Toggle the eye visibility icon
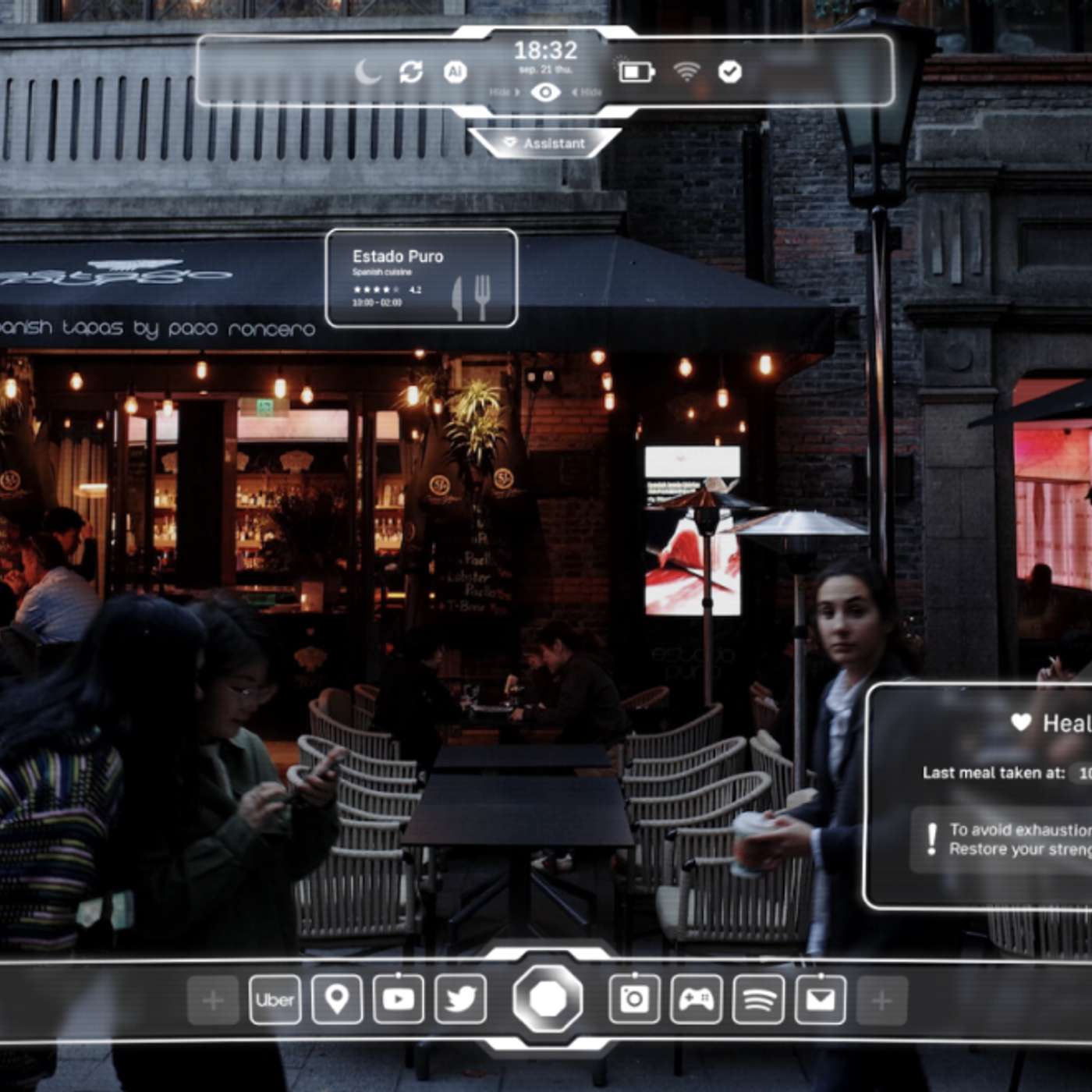Viewport: 1092px width, 1092px height. (x=545, y=93)
